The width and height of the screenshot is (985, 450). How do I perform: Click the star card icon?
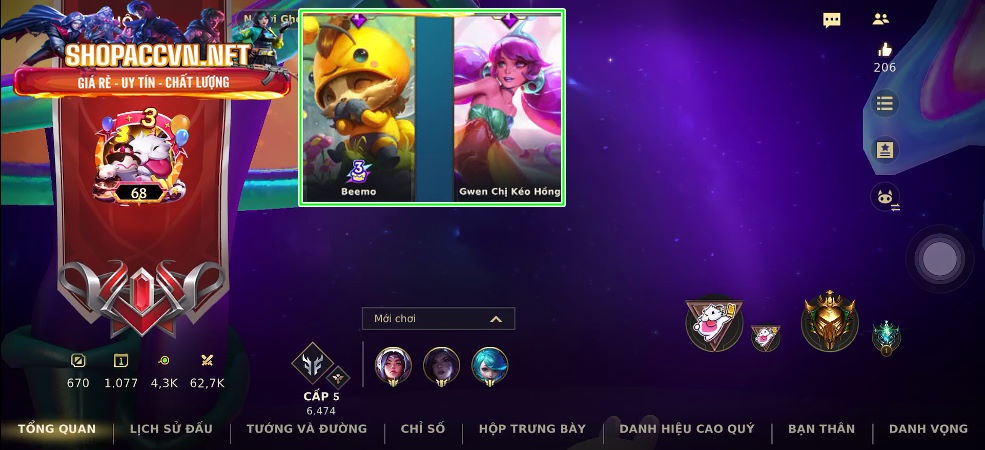click(x=885, y=150)
